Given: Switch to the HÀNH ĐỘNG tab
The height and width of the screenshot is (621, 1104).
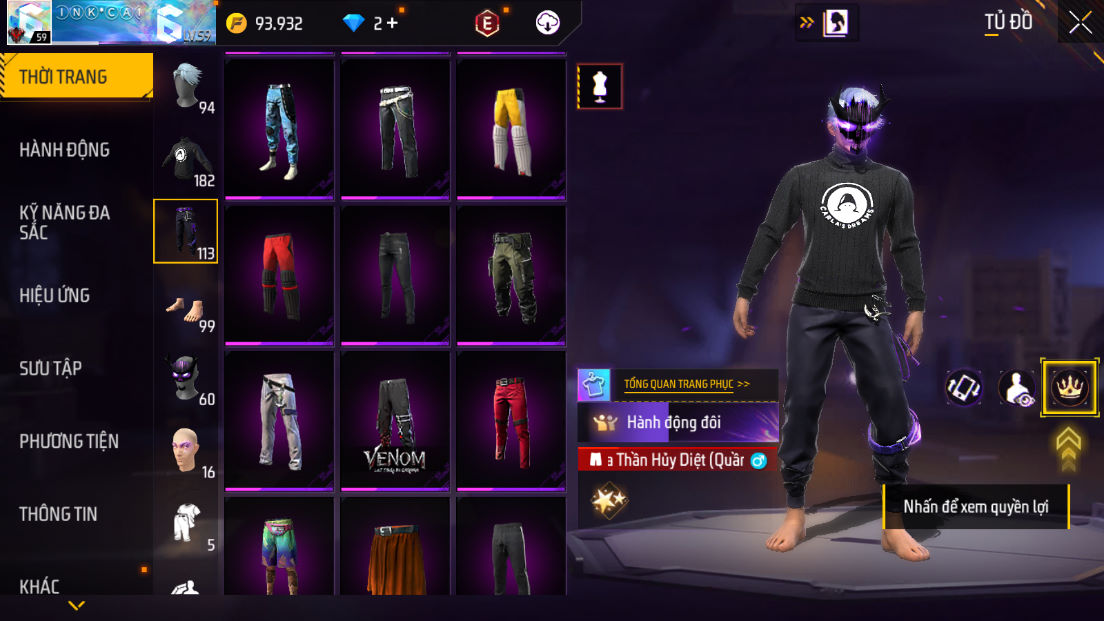Looking at the screenshot, I should (x=65, y=150).
